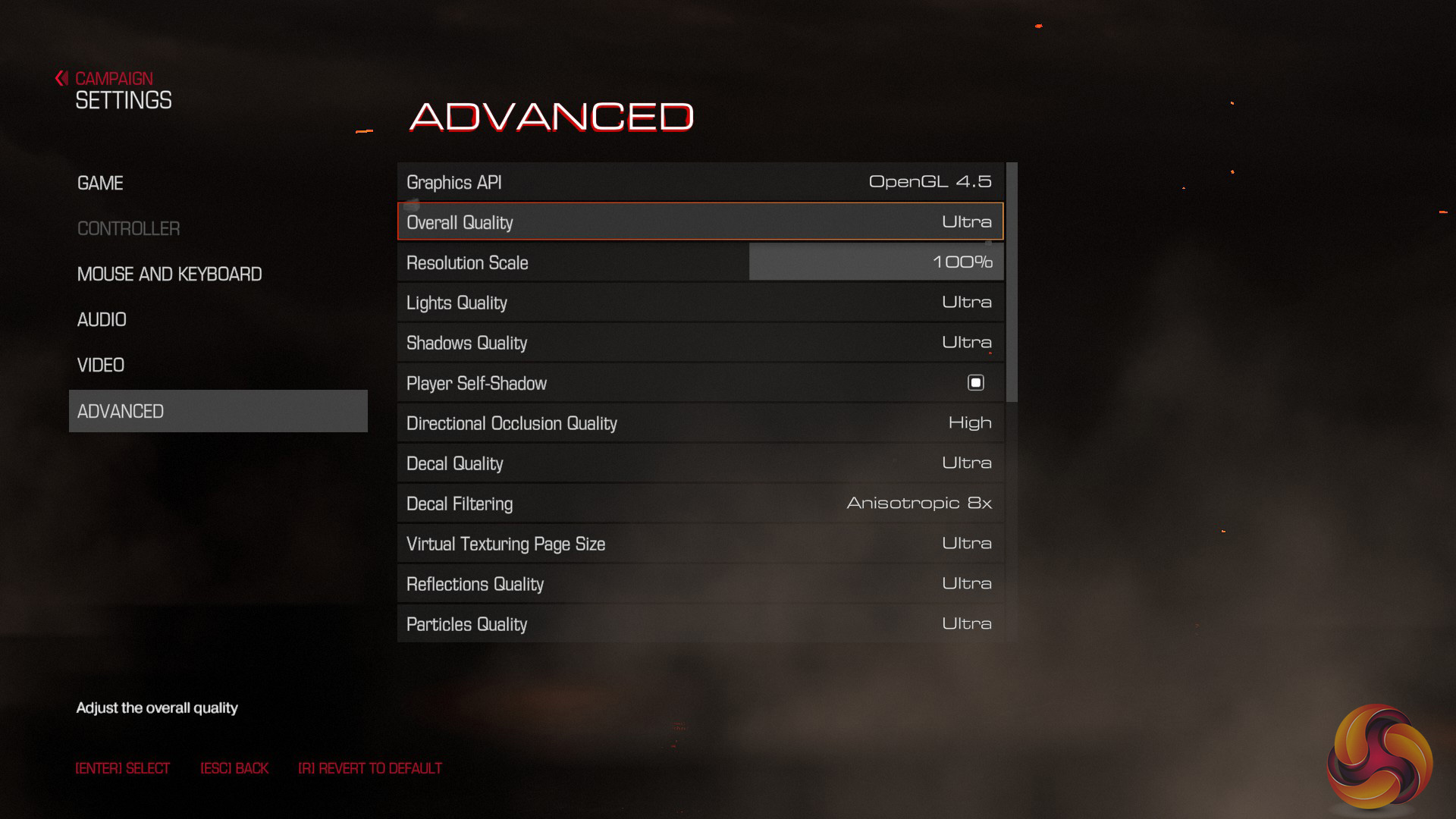
Task: Select the Overall Quality row
Action: click(700, 222)
